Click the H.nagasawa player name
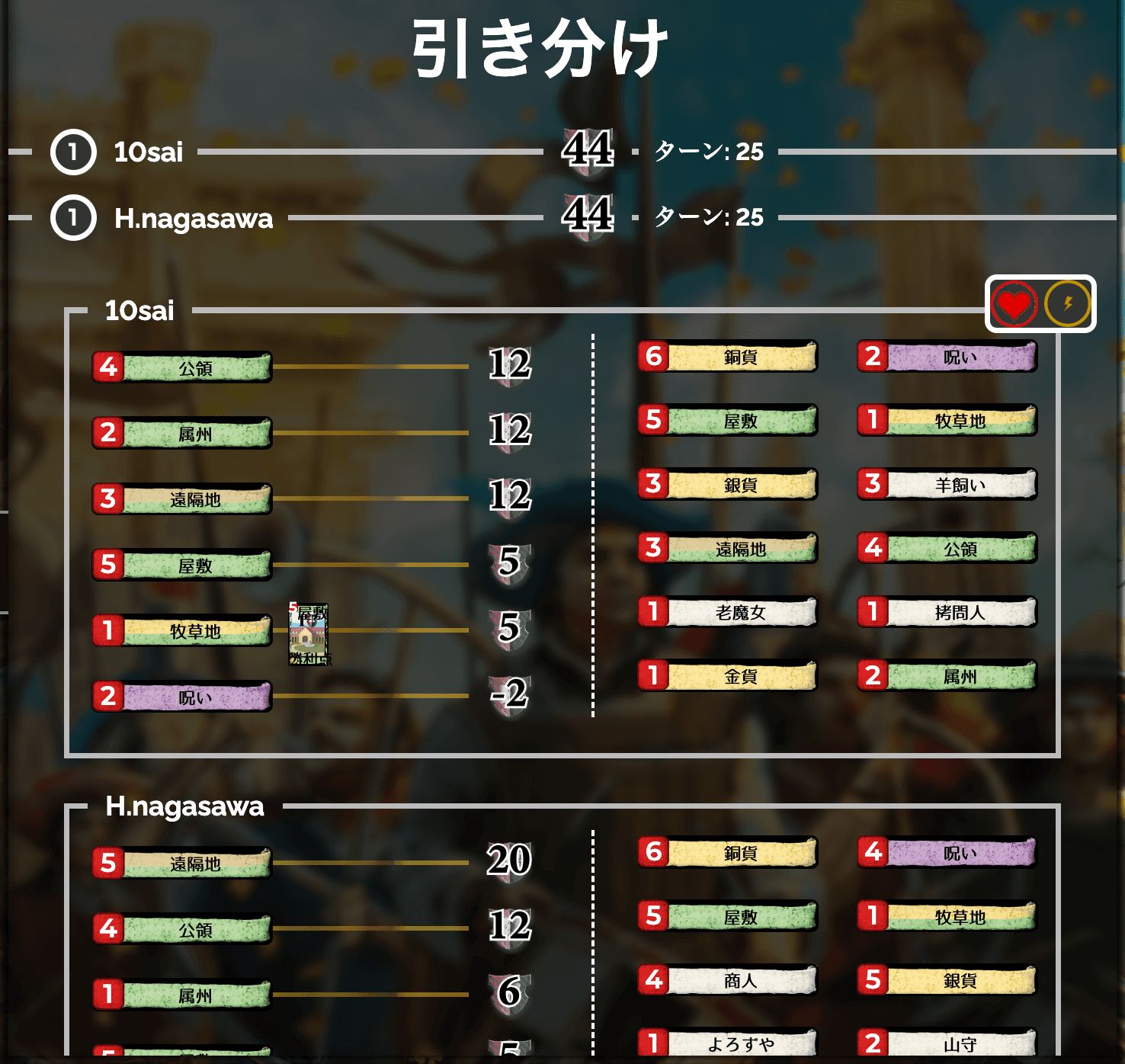 pos(193,218)
